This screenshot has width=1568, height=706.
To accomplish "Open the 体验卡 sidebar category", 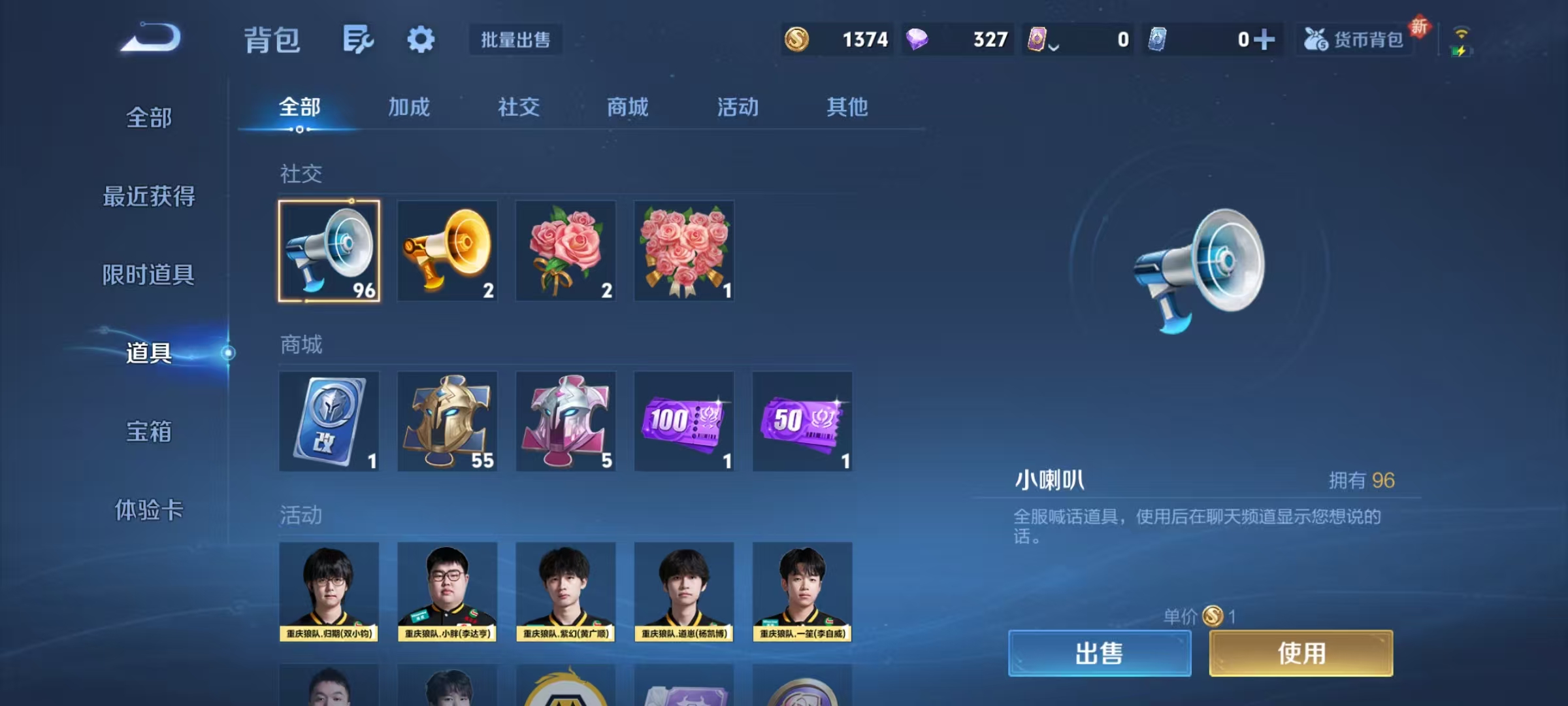I will pos(149,511).
